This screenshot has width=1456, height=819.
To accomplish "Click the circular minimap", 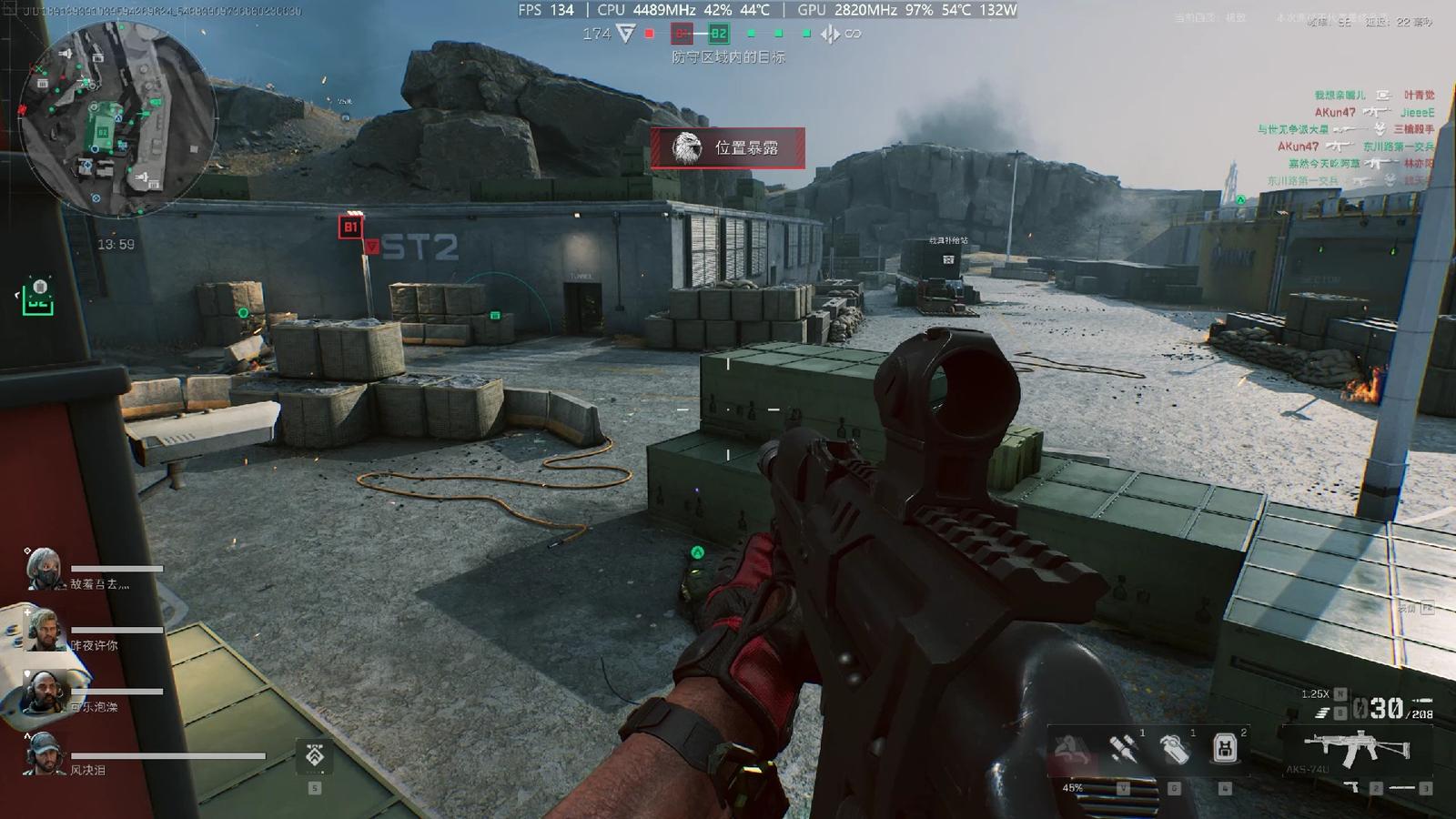I will click(116, 118).
